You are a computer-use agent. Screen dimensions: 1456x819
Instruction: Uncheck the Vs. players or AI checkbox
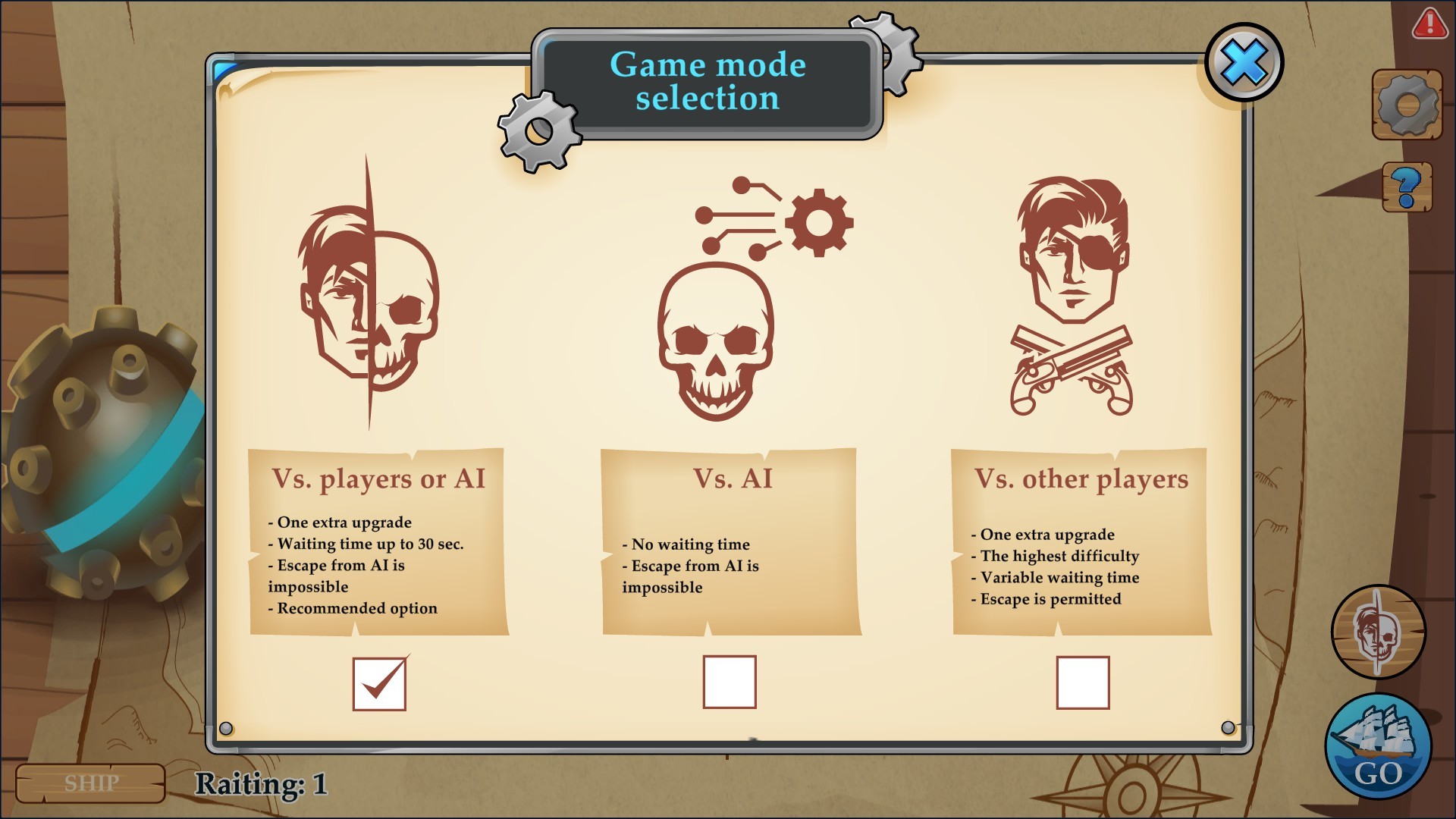click(380, 683)
